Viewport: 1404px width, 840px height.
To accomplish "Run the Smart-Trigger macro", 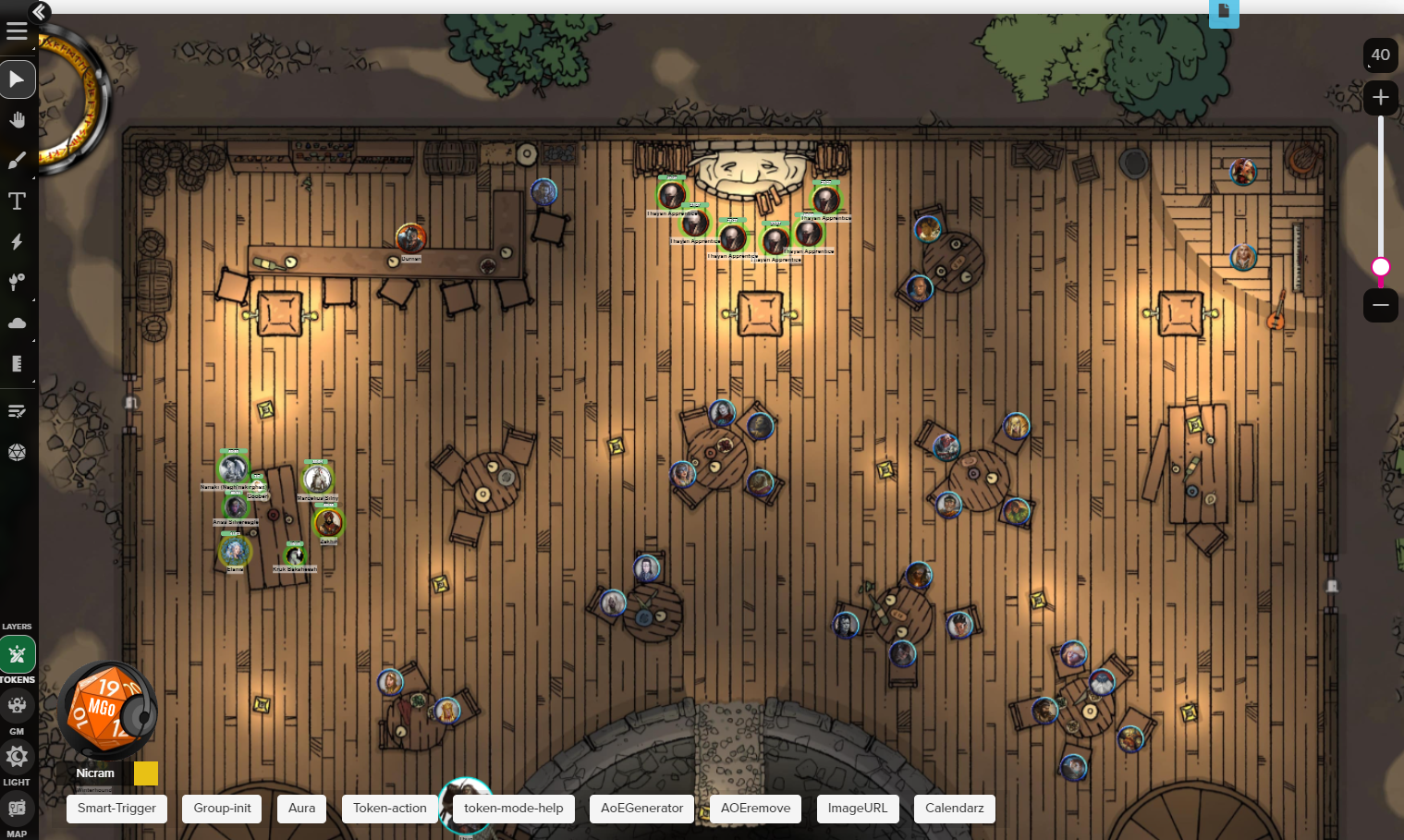I will (x=116, y=809).
